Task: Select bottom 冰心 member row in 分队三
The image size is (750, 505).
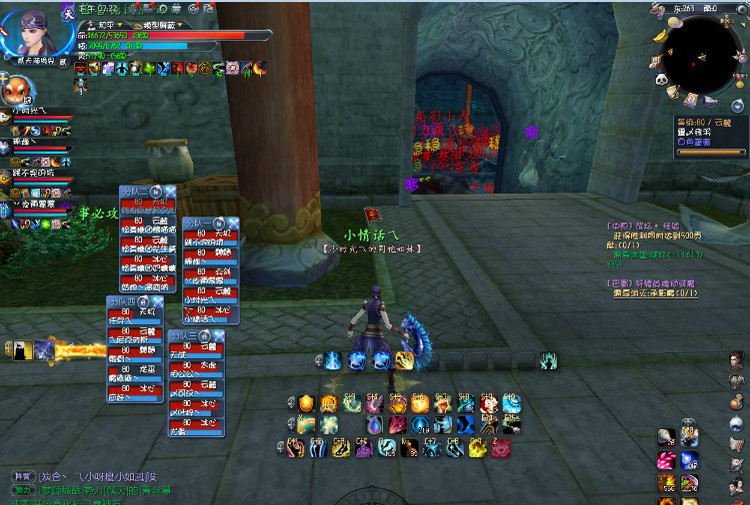Action: pos(191,429)
